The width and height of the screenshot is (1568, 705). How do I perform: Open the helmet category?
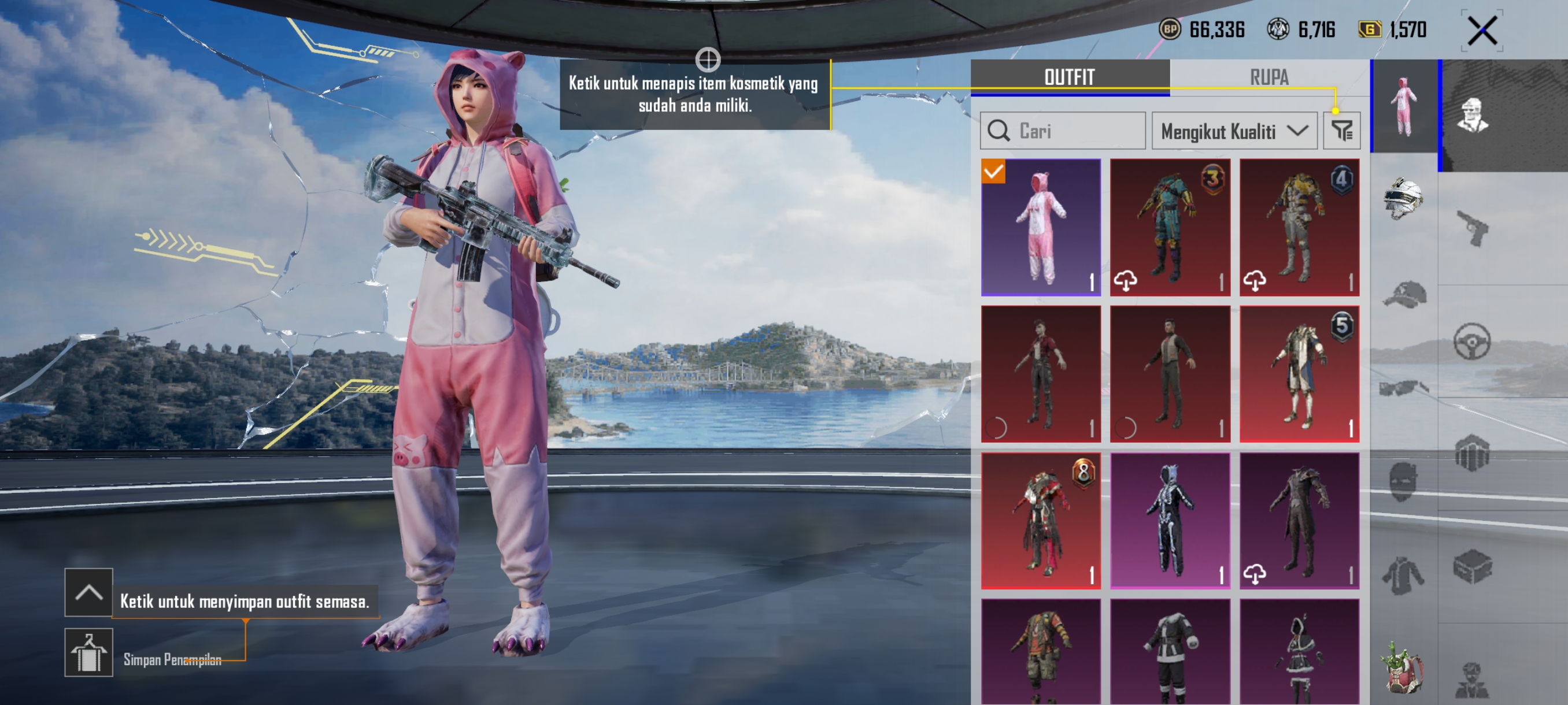(1403, 199)
